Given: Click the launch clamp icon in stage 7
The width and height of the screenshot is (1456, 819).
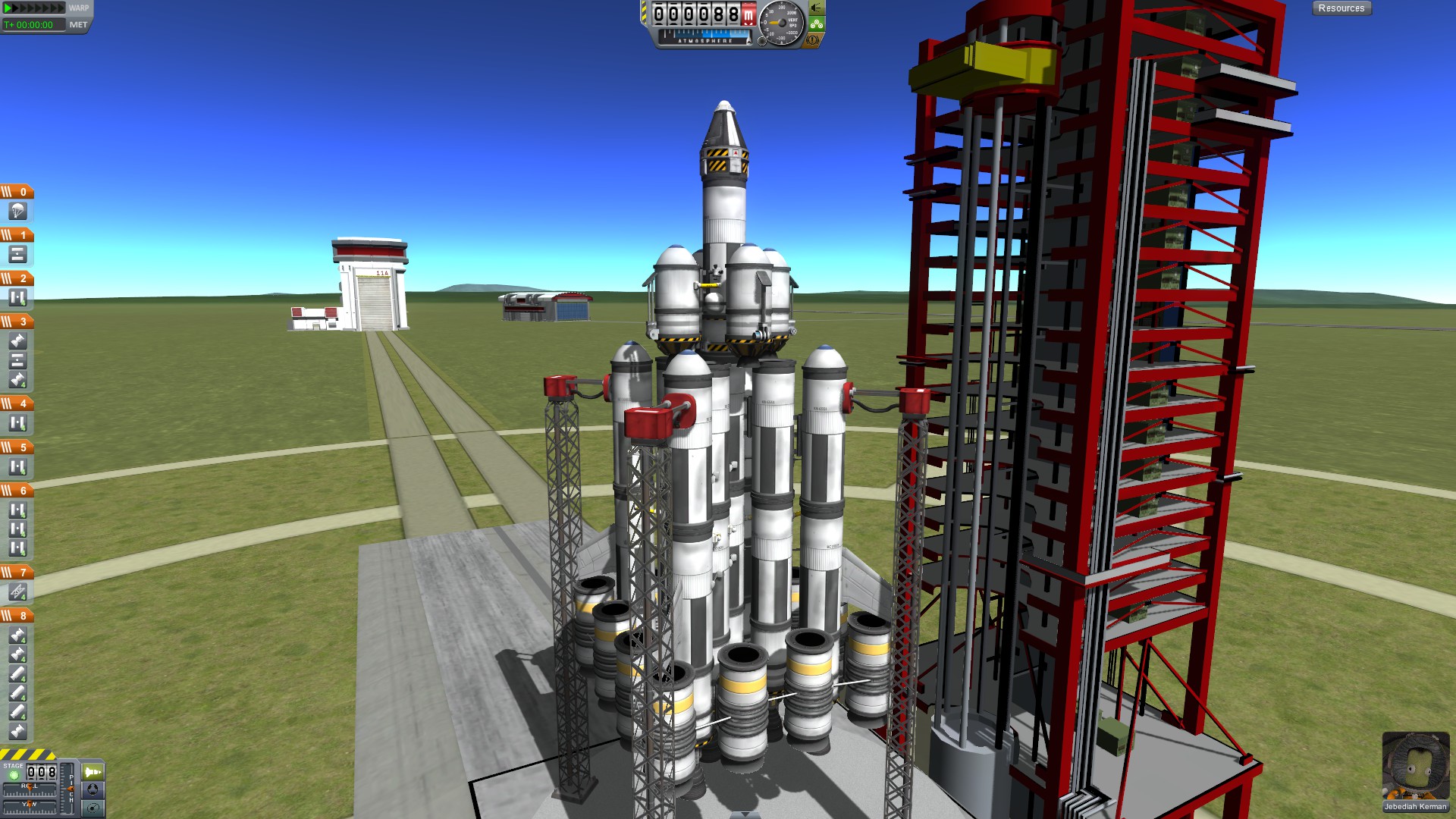Looking at the screenshot, I should click(x=17, y=590).
